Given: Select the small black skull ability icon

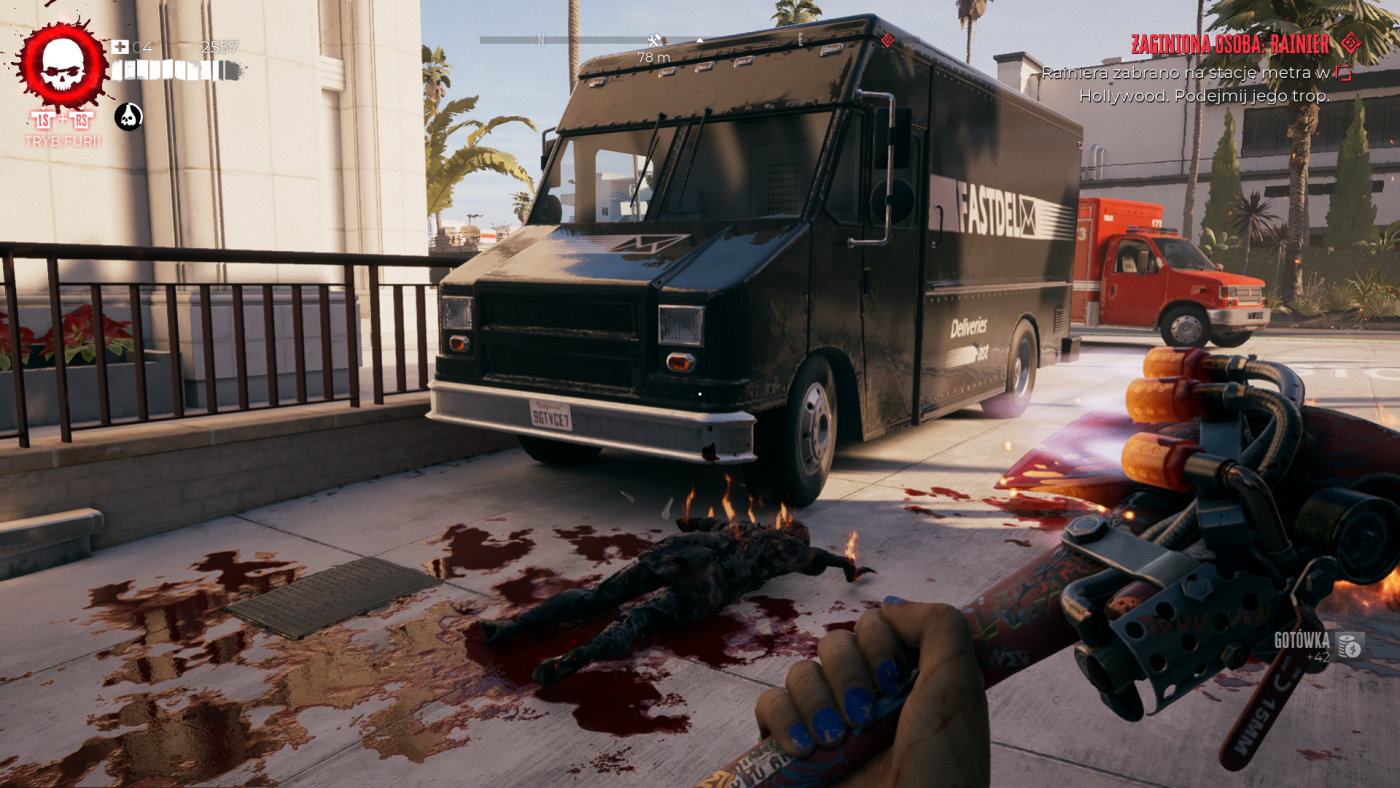Looking at the screenshot, I should click(x=129, y=117).
